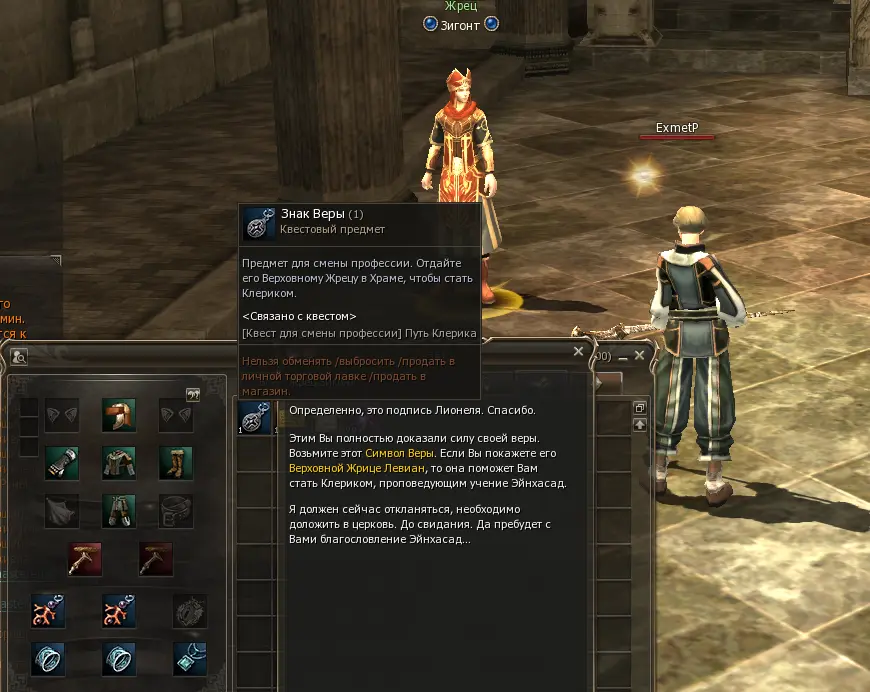Minimize the inventory window
The width and height of the screenshot is (870, 692).
click(622, 356)
